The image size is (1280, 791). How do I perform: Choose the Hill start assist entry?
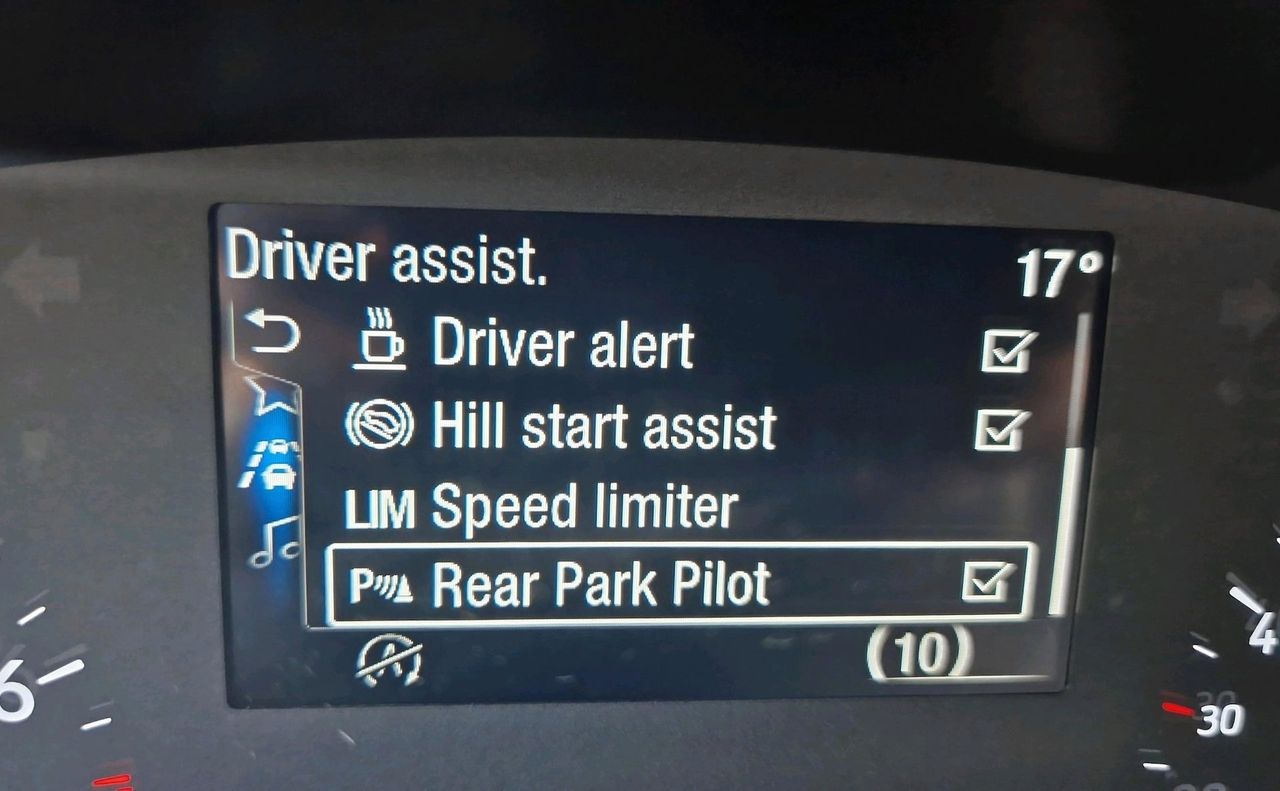(603, 427)
